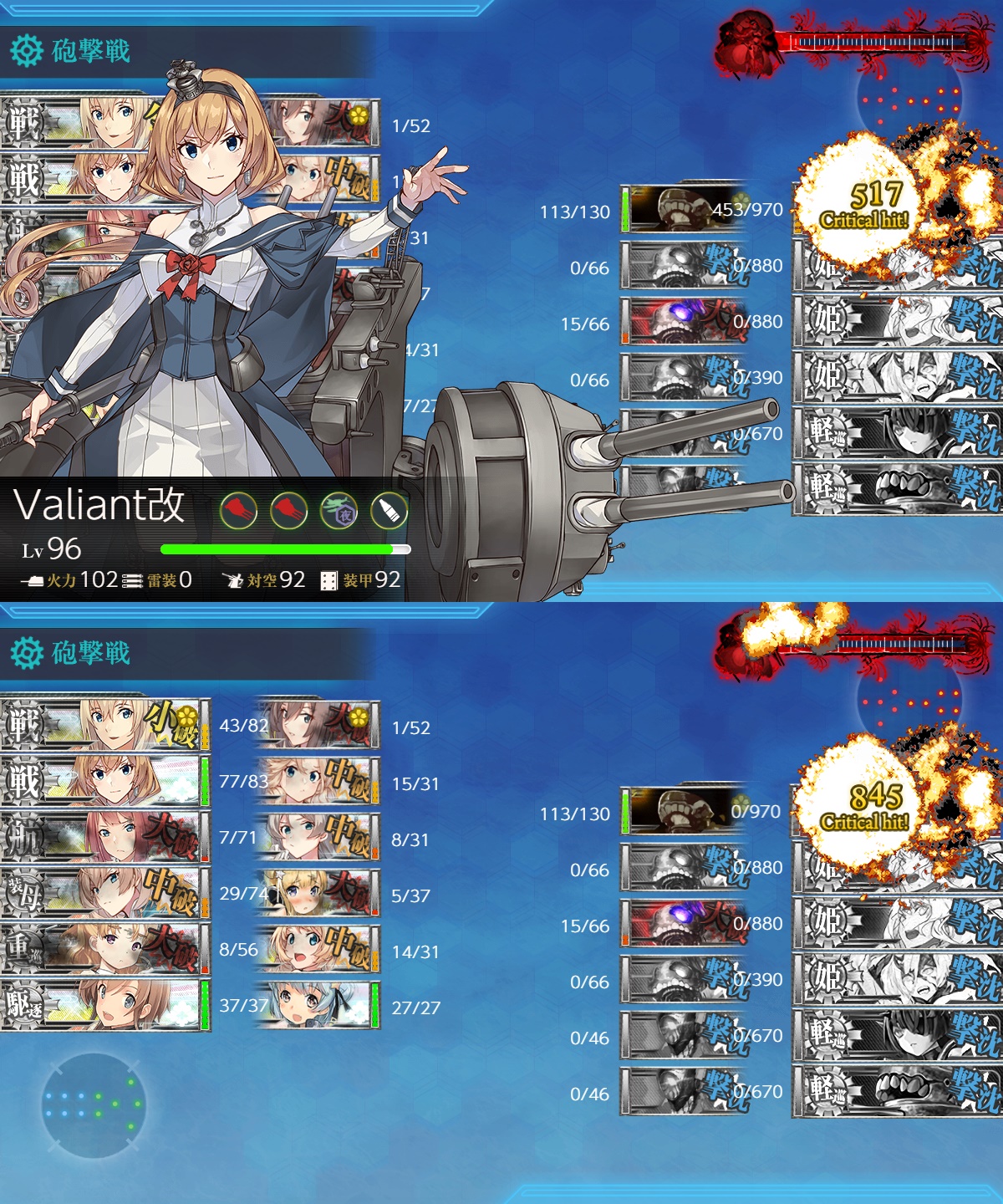Image resolution: width=1003 pixels, height=1204 pixels.
Task: Select the heavily damaged ship at 7/71 HP
Action: click(x=104, y=836)
